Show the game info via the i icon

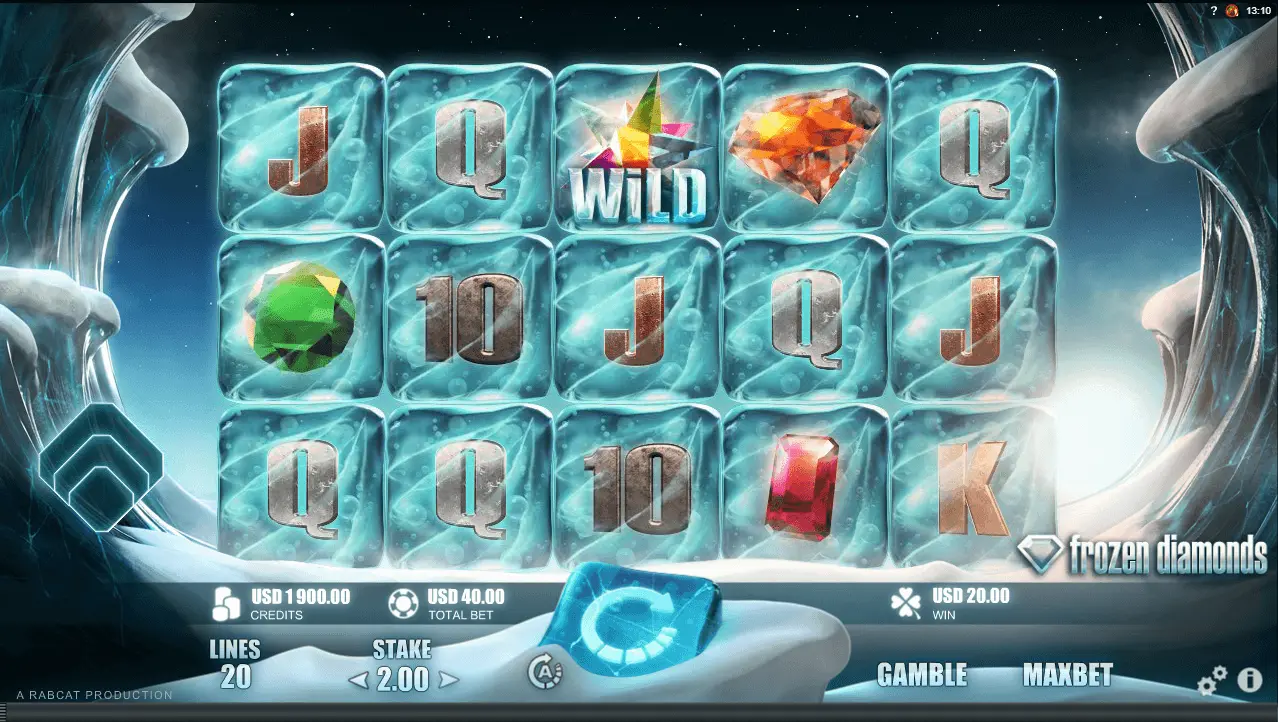[1250, 681]
